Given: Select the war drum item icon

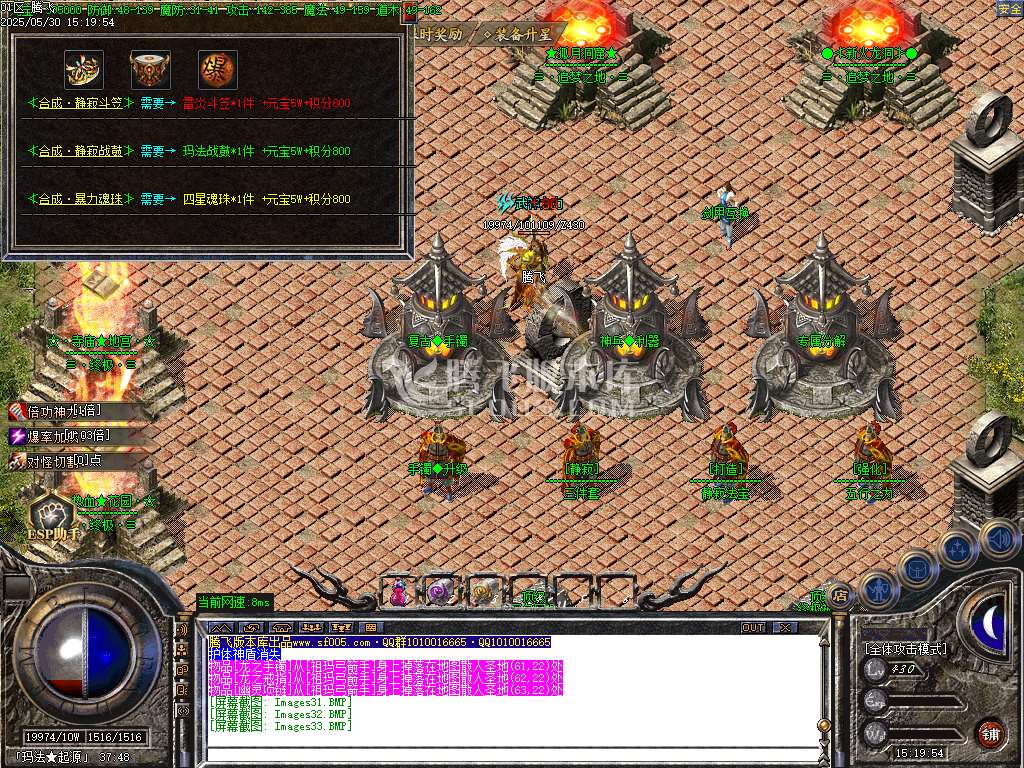Looking at the screenshot, I should (150, 70).
